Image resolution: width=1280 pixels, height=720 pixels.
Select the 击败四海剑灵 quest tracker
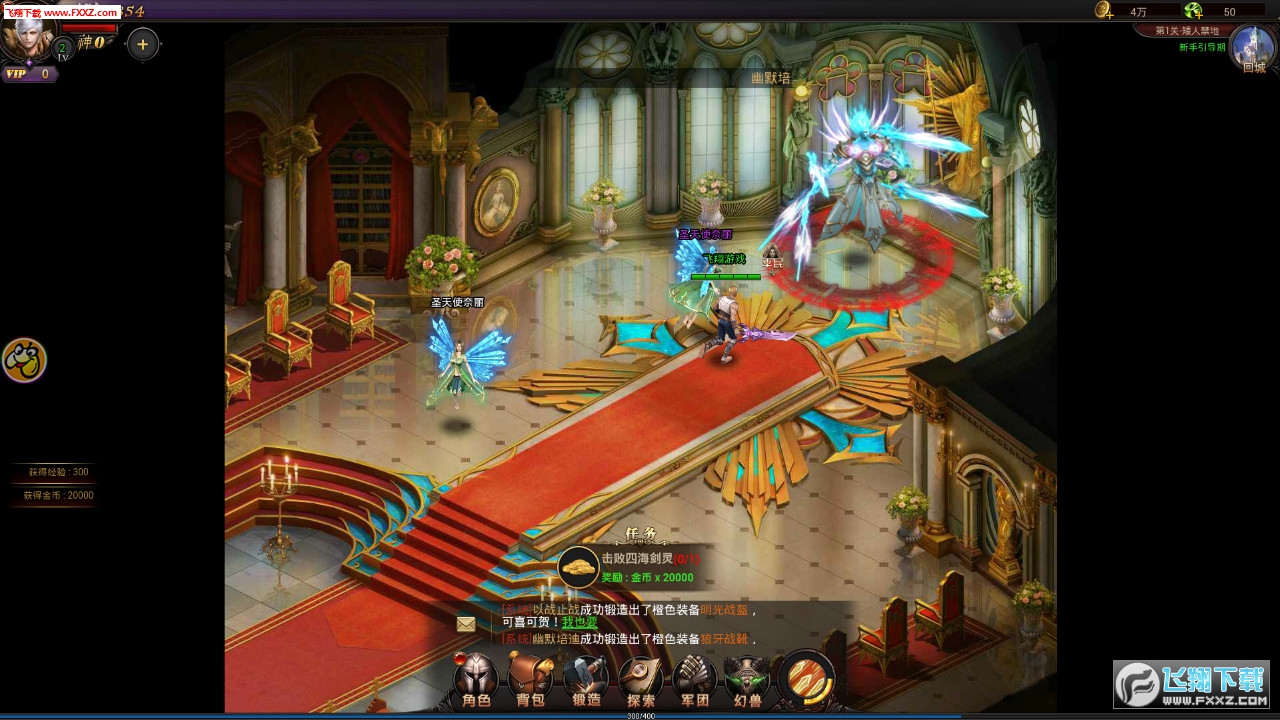tap(630, 567)
